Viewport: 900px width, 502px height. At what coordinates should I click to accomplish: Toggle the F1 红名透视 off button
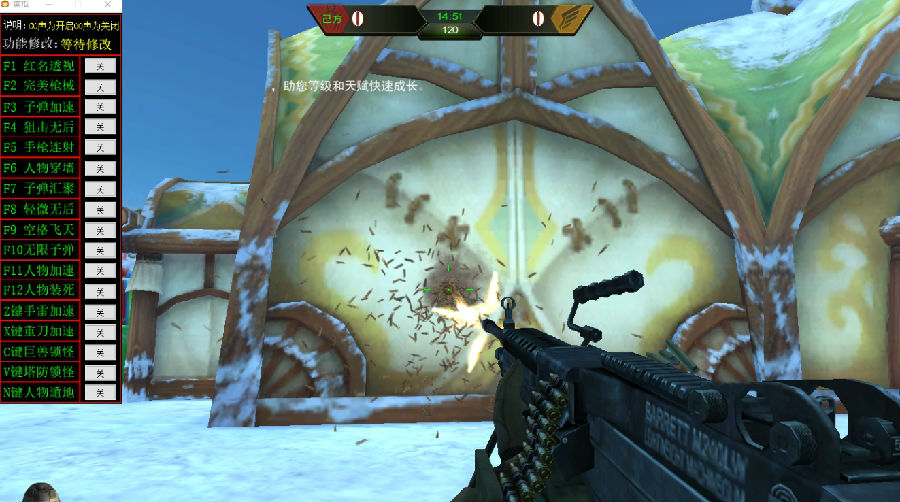[100, 66]
